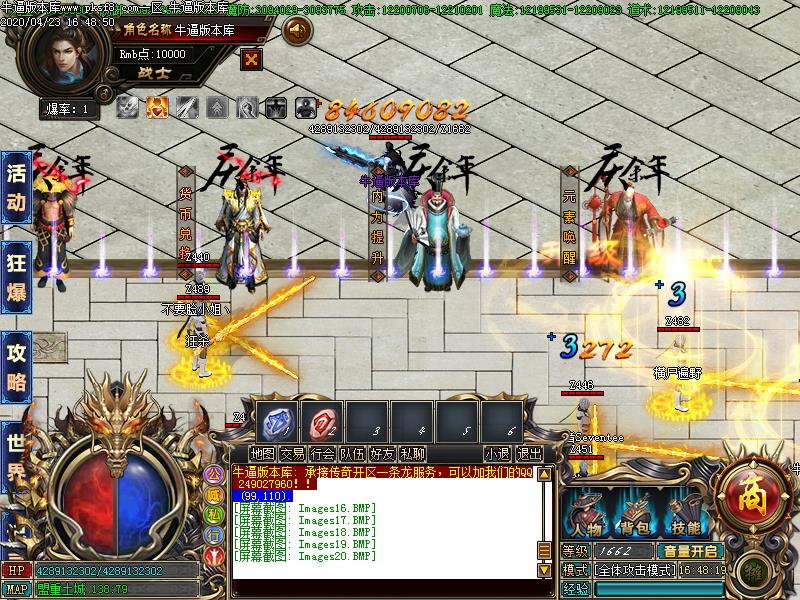Use the red gem in hotbar slot 2
800x600 pixels.
click(324, 419)
